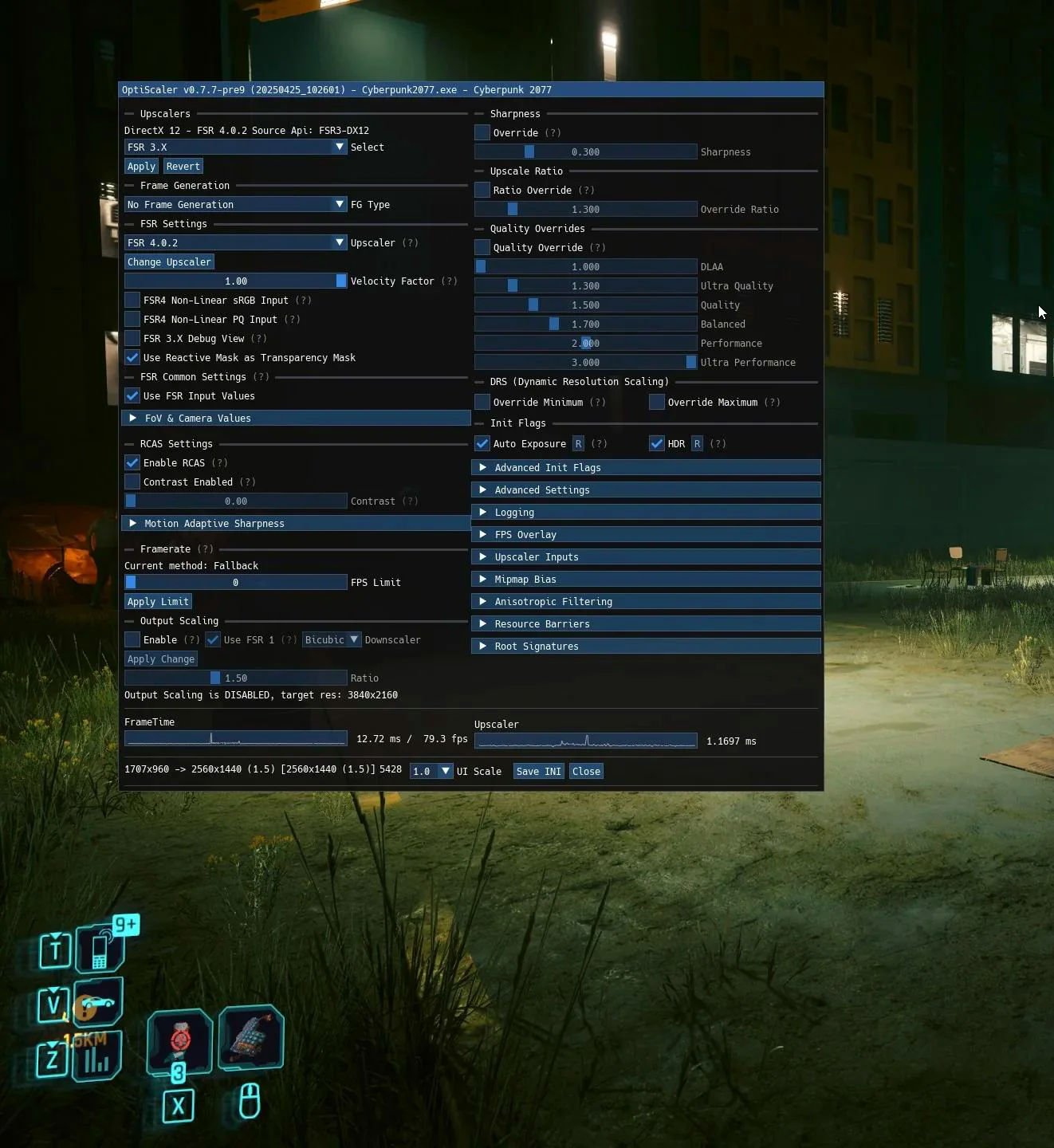Click the Change Upscaler button
This screenshot has height=1148, width=1054.
[168, 261]
